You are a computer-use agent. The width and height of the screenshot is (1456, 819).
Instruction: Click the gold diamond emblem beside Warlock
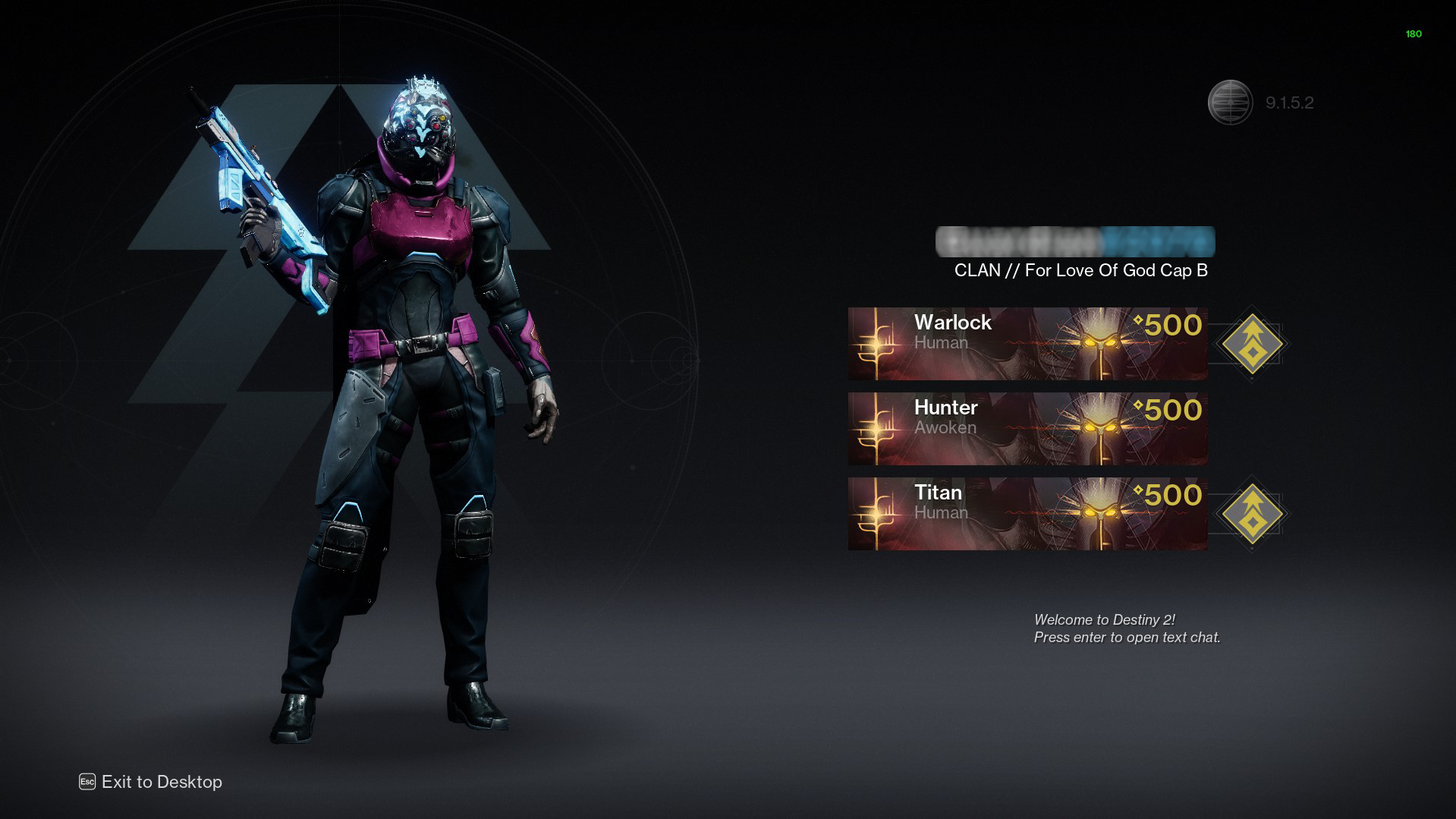[x=1252, y=344]
